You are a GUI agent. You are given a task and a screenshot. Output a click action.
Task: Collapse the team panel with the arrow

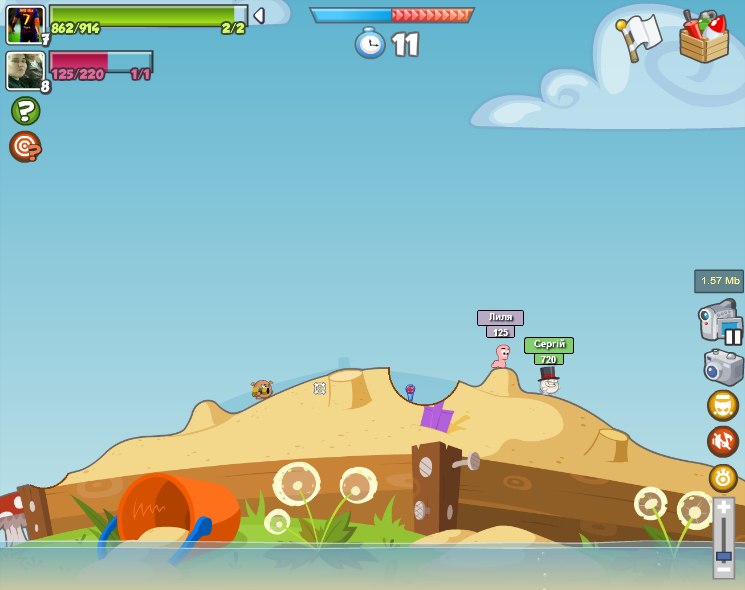point(259,16)
